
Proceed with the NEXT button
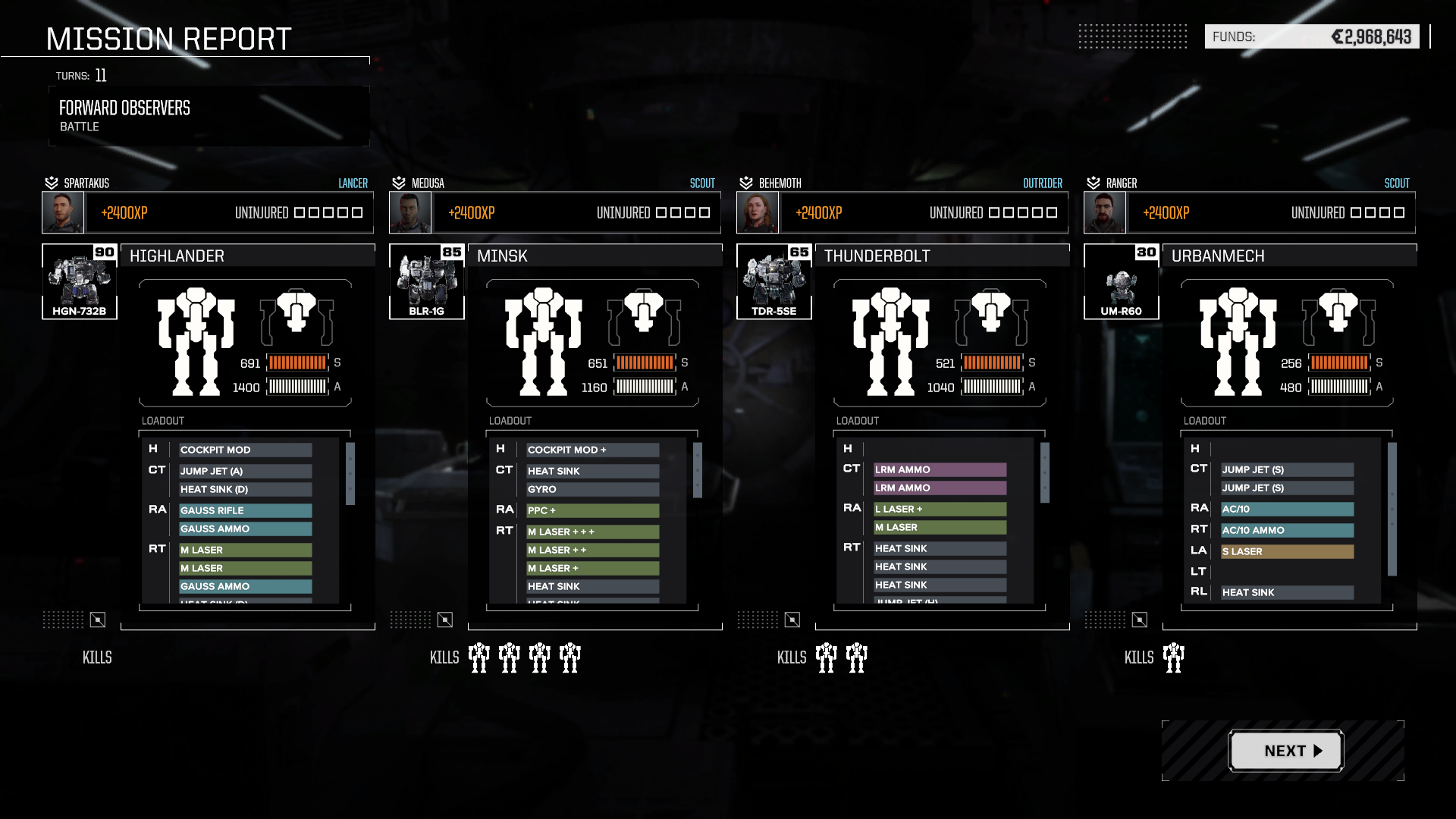click(1285, 751)
